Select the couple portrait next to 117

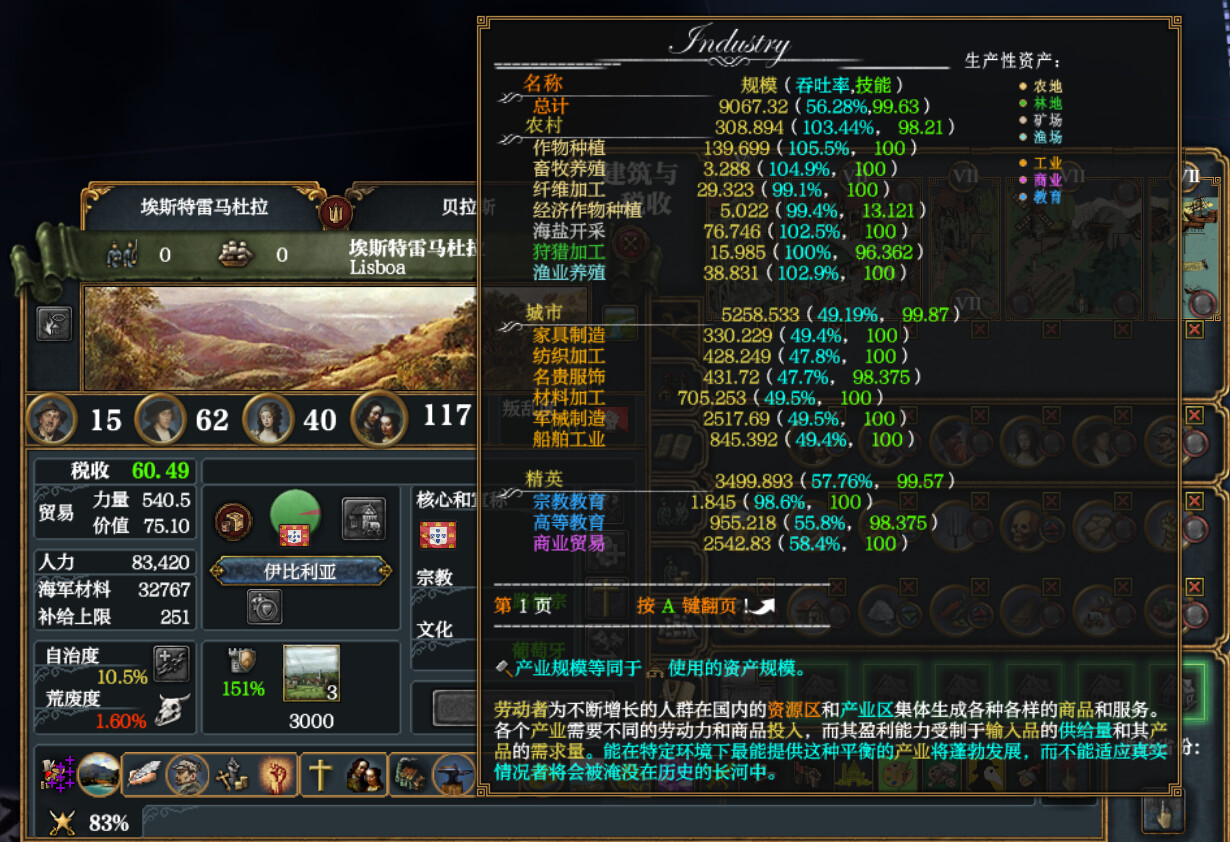(x=378, y=418)
